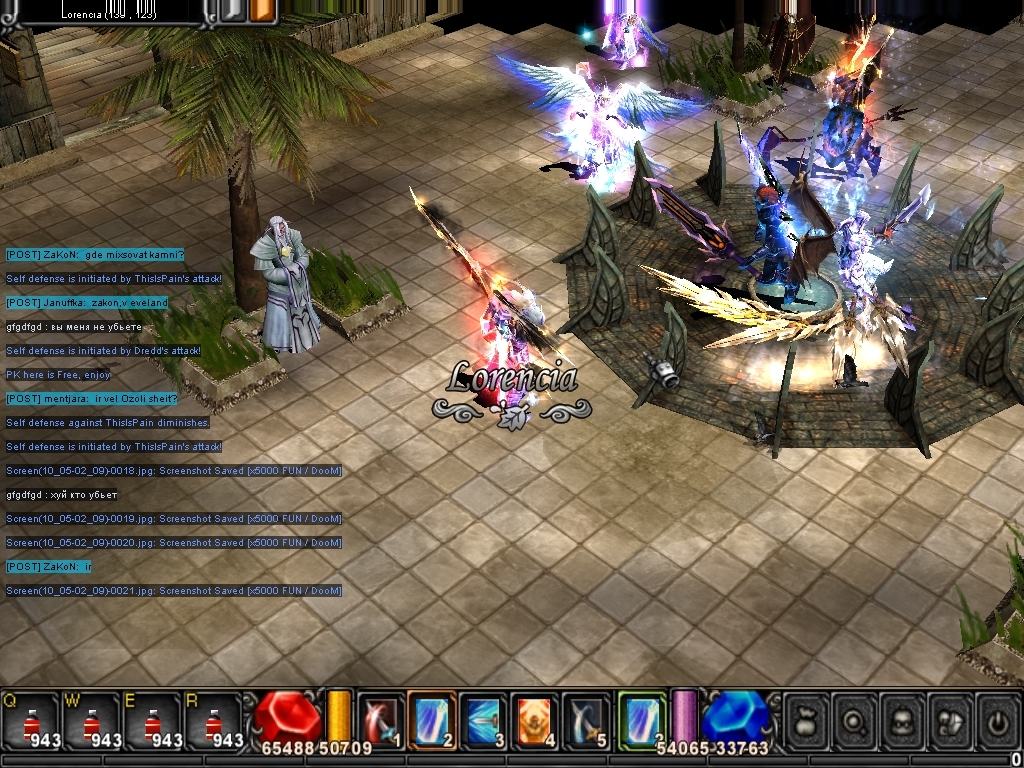1024x768 pixels.
Task: Open the two-figures community button
Action: point(951,721)
